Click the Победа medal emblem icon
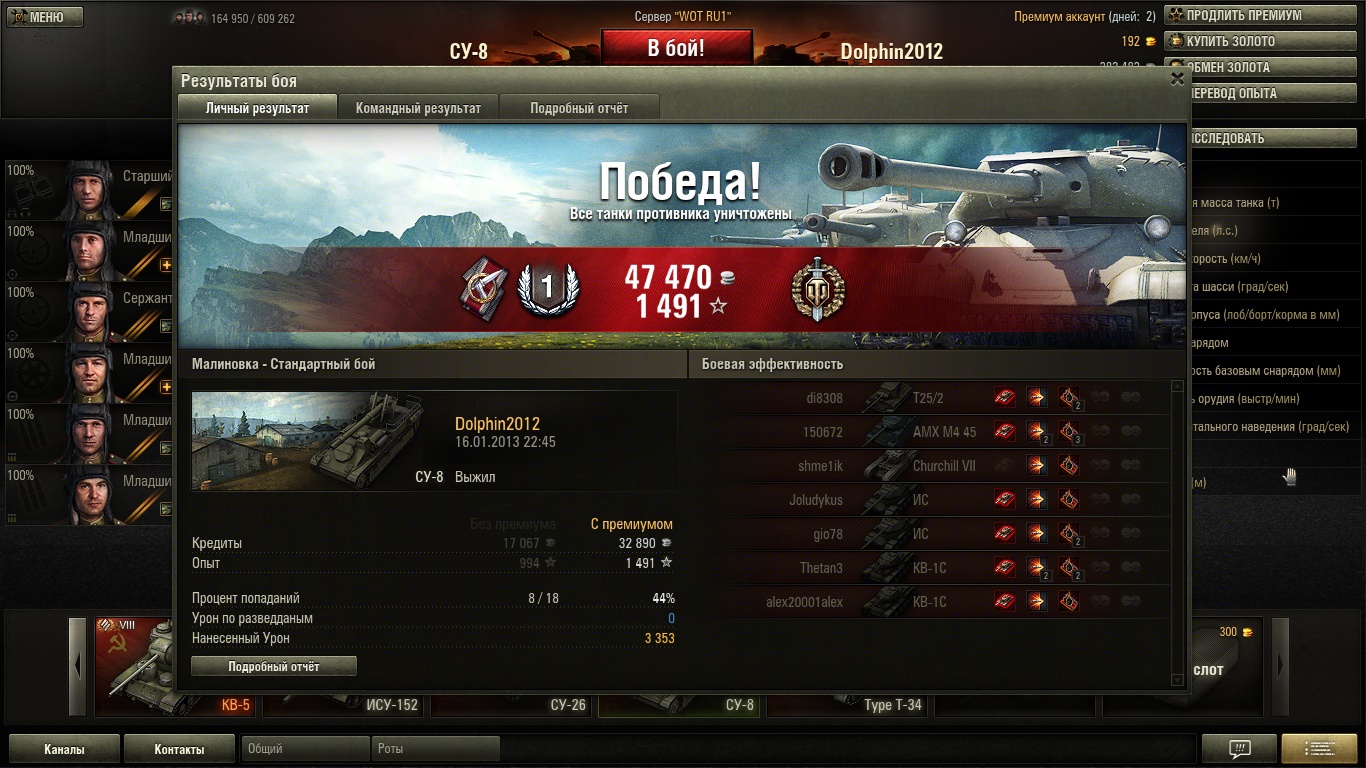The width and height of the screenshot is (1366, 768). 817,291
